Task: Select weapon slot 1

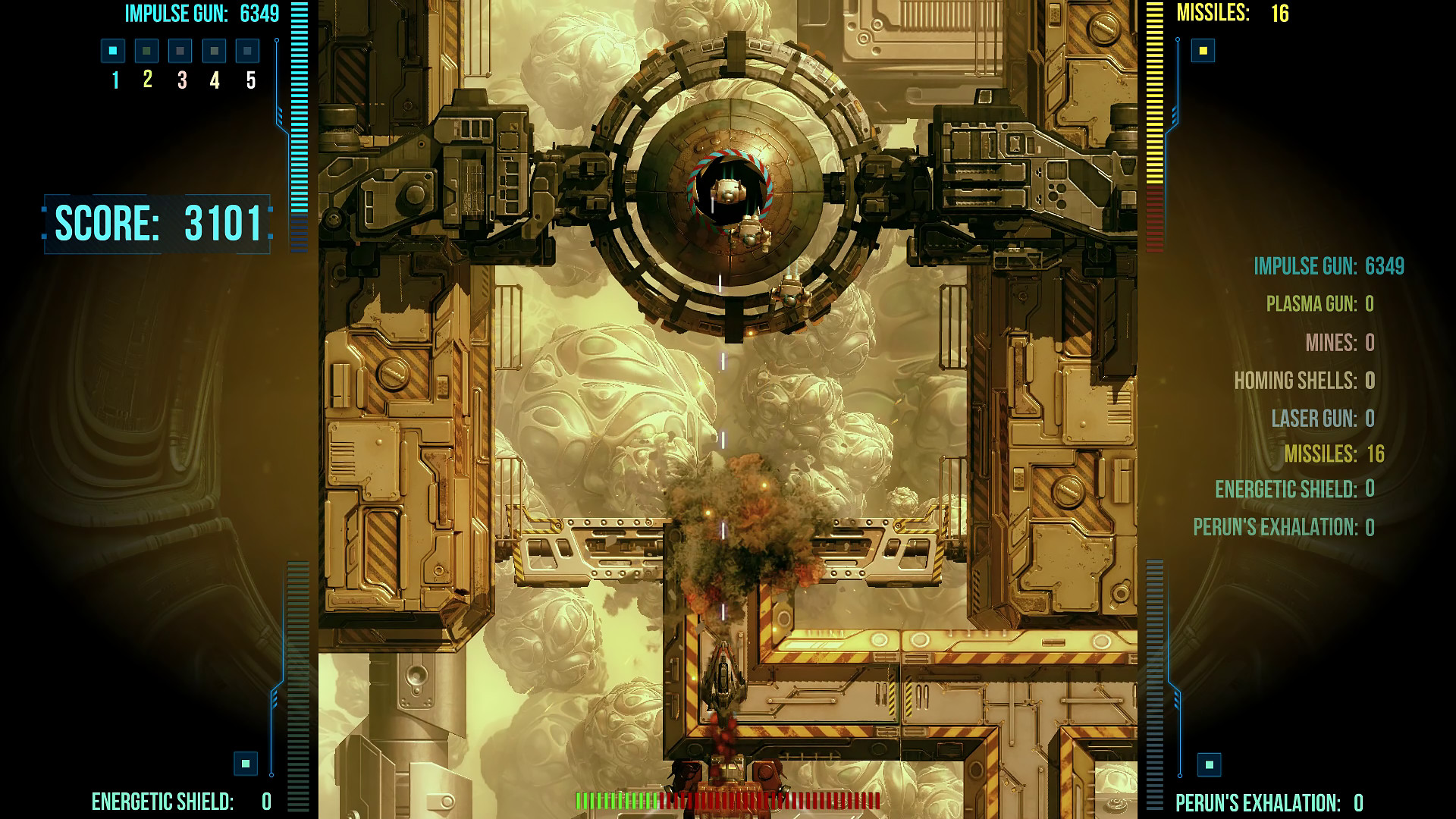Action: 112,52
